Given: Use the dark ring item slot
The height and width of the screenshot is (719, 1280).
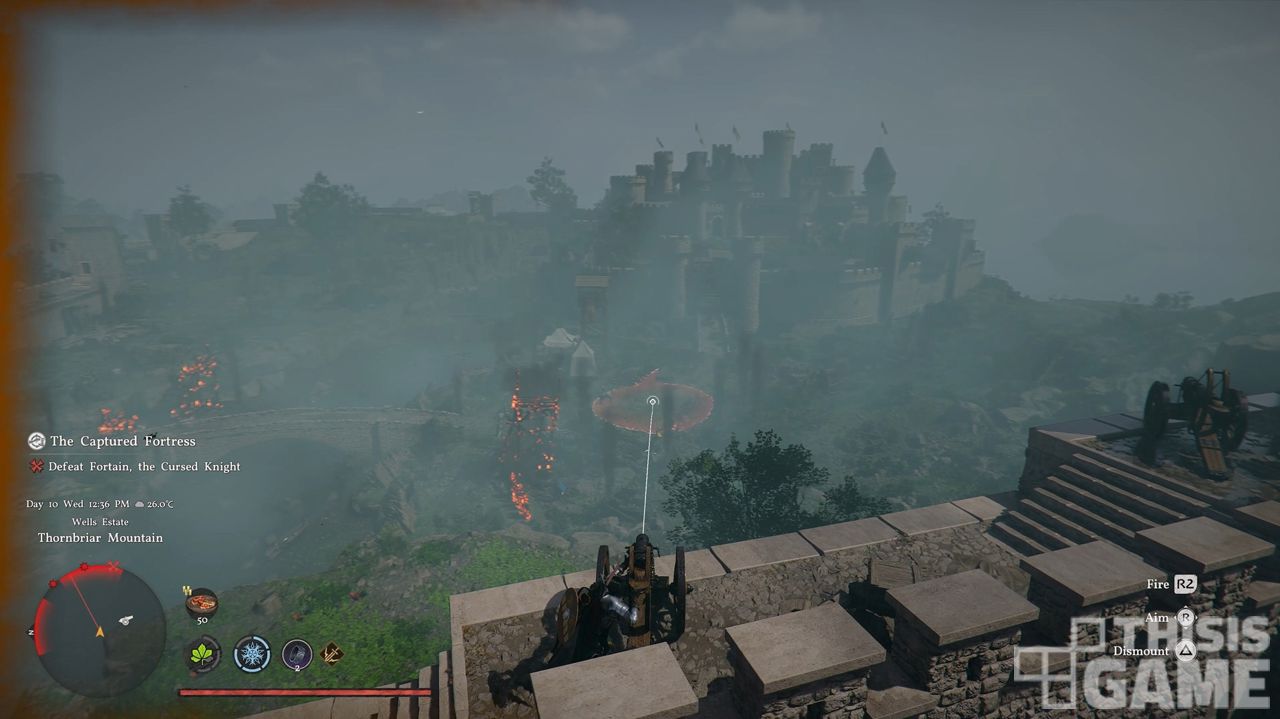Looking at the screenshot, I should (x=297, y=654).
